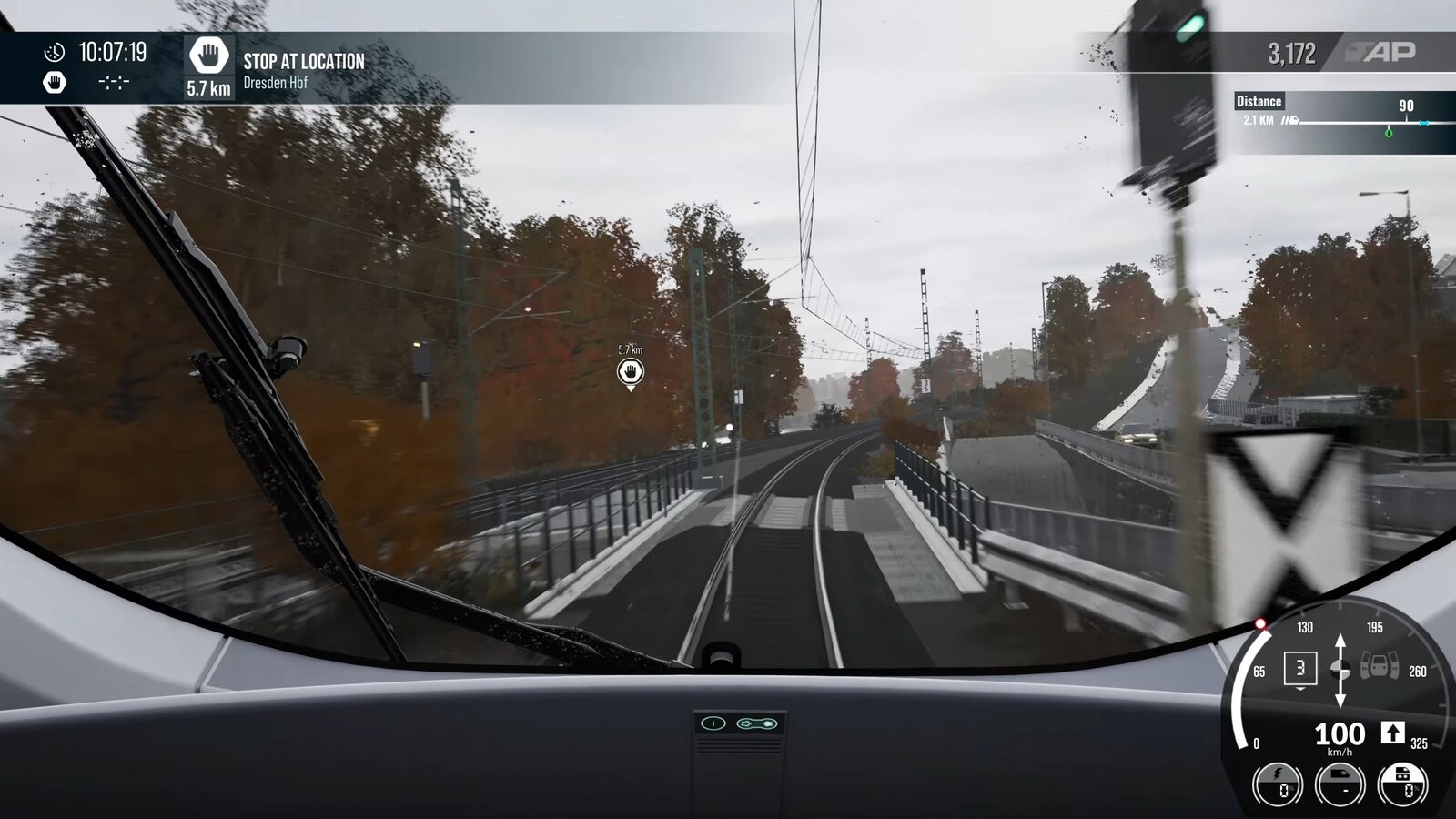Click the forward direction arrow indicator

point(1392,733)
